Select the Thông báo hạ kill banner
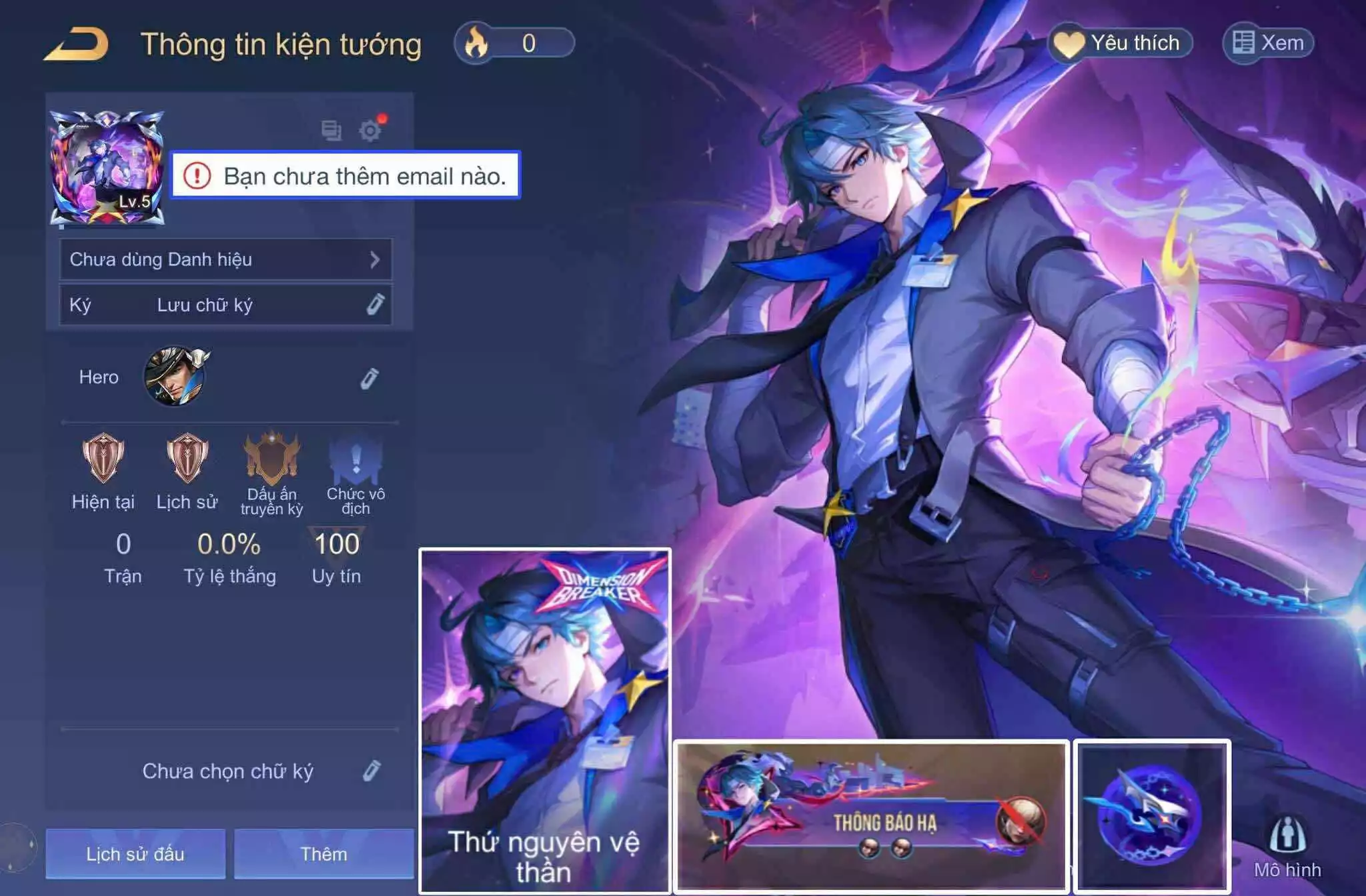1366x896 pixels. click(x=871, y=816)
